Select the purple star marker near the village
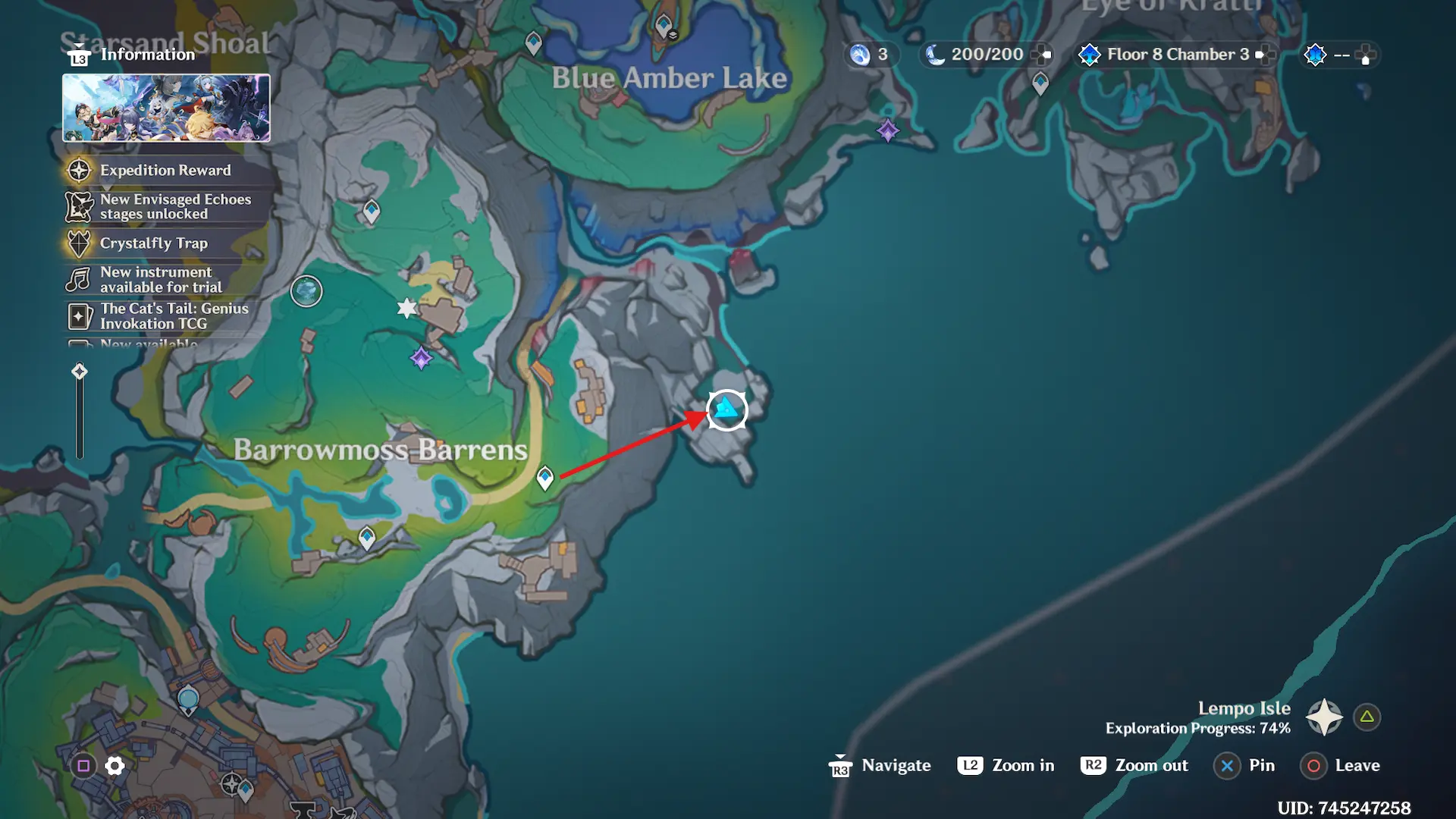1456x819 pixels. click(421, 357)
